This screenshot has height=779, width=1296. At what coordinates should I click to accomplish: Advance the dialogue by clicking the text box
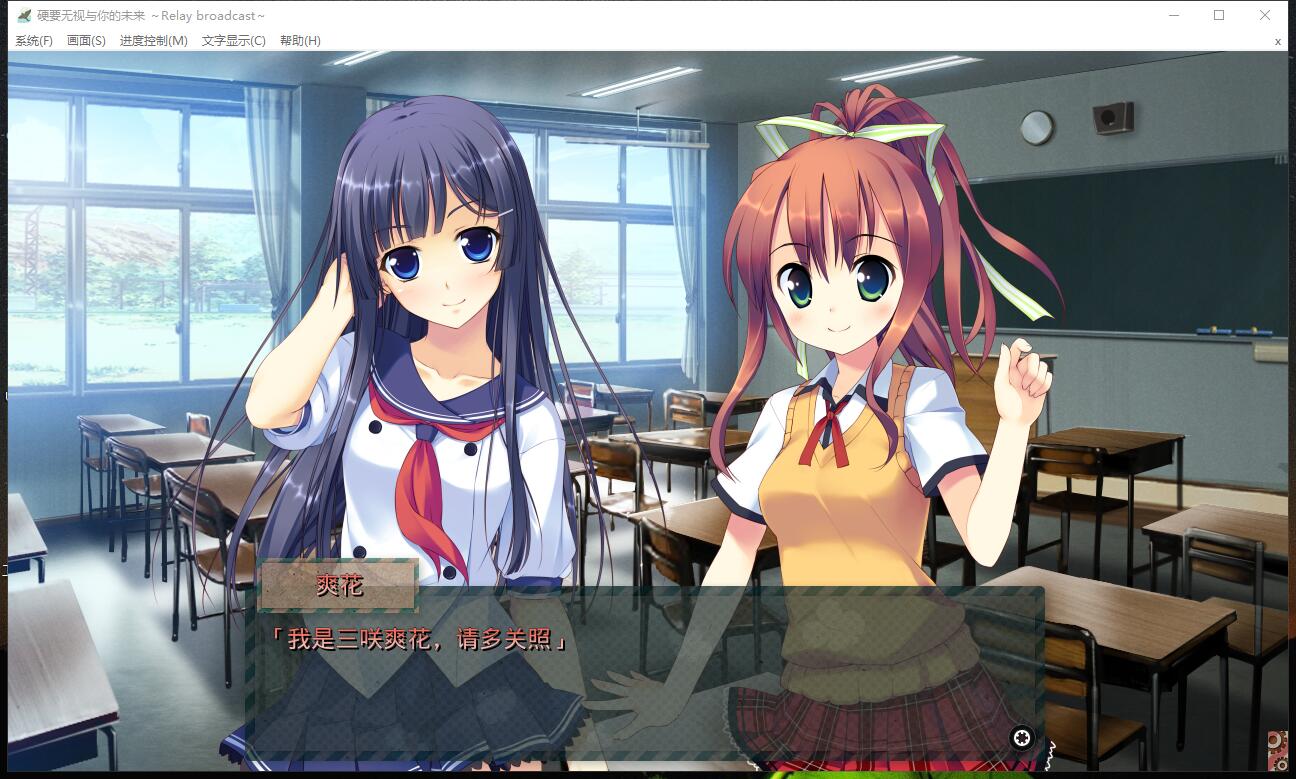[x=640, y=680]
